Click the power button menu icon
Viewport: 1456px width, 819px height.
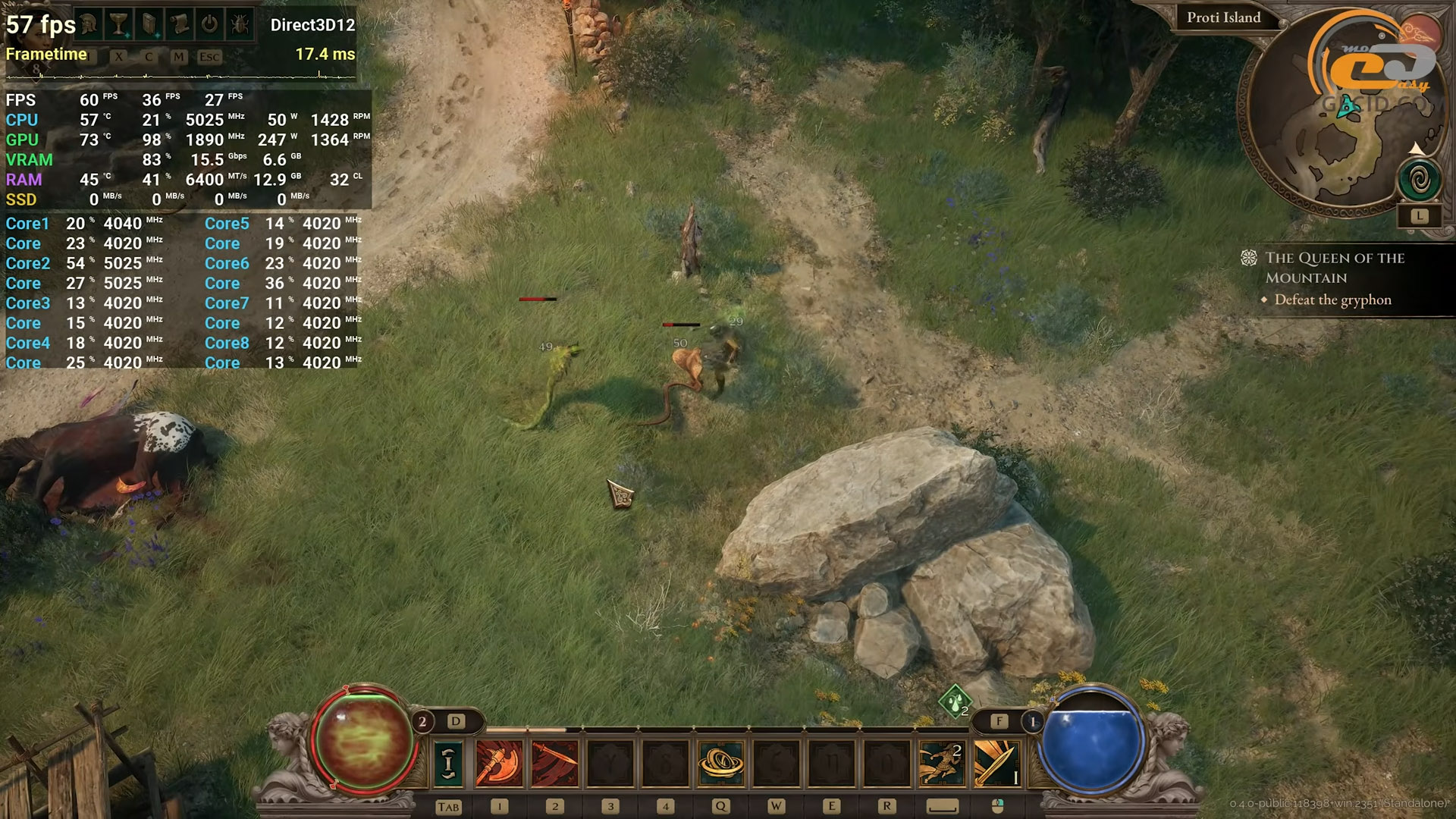[x=209, y=24]
